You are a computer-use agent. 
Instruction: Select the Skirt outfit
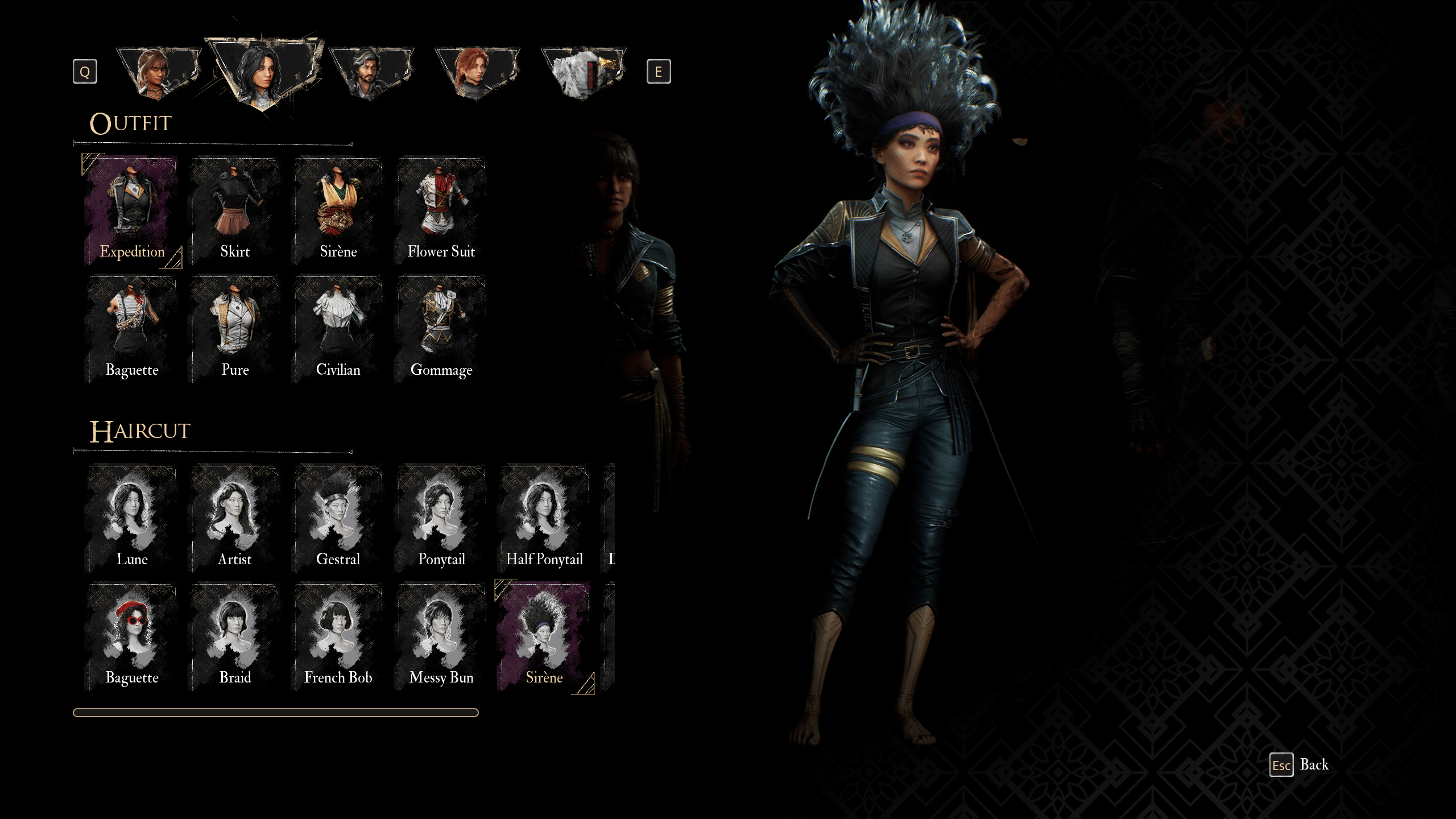(235, 211)
